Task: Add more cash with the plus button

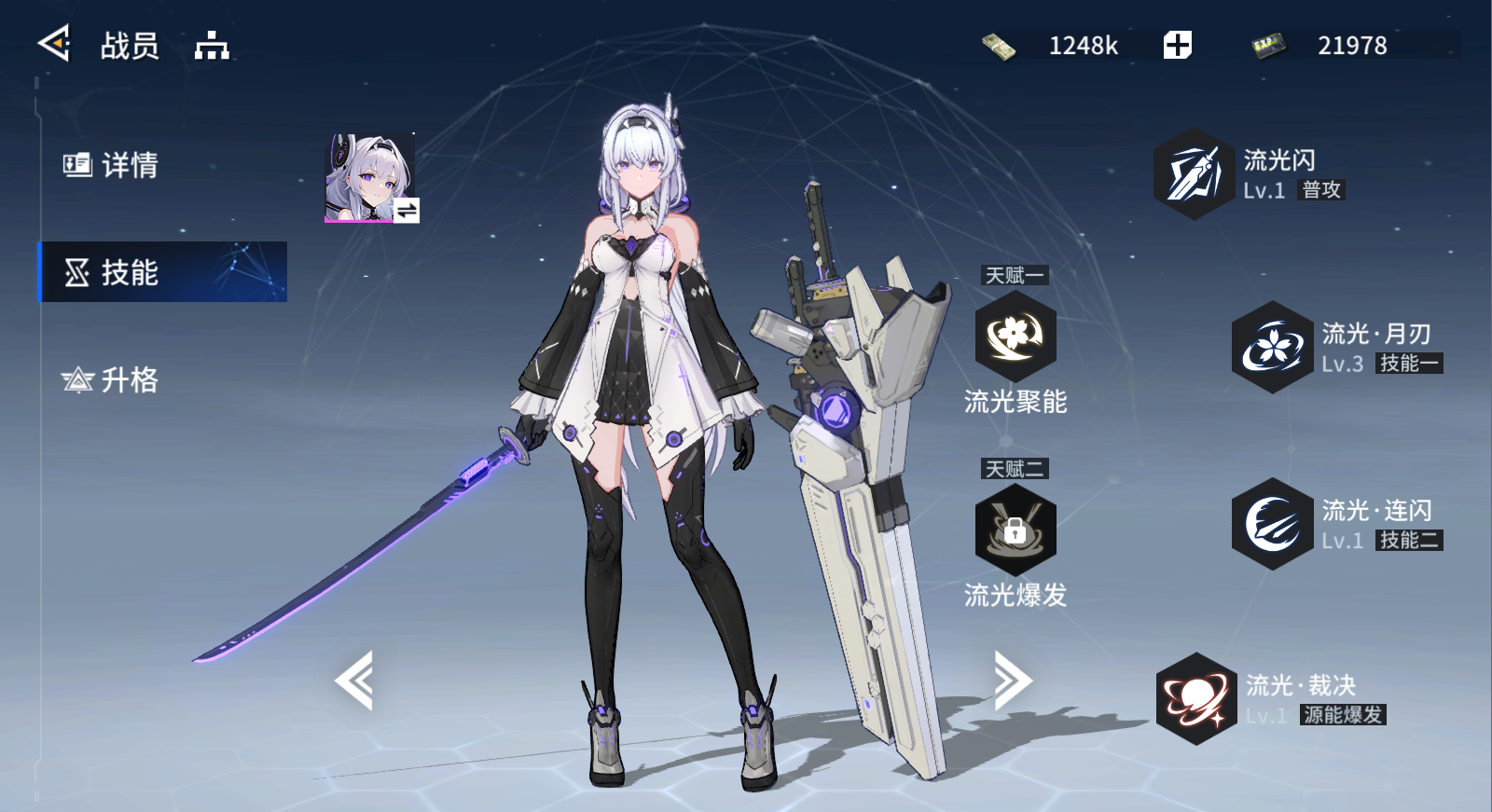Action: pyautogui.click(x=1177, y=45)
